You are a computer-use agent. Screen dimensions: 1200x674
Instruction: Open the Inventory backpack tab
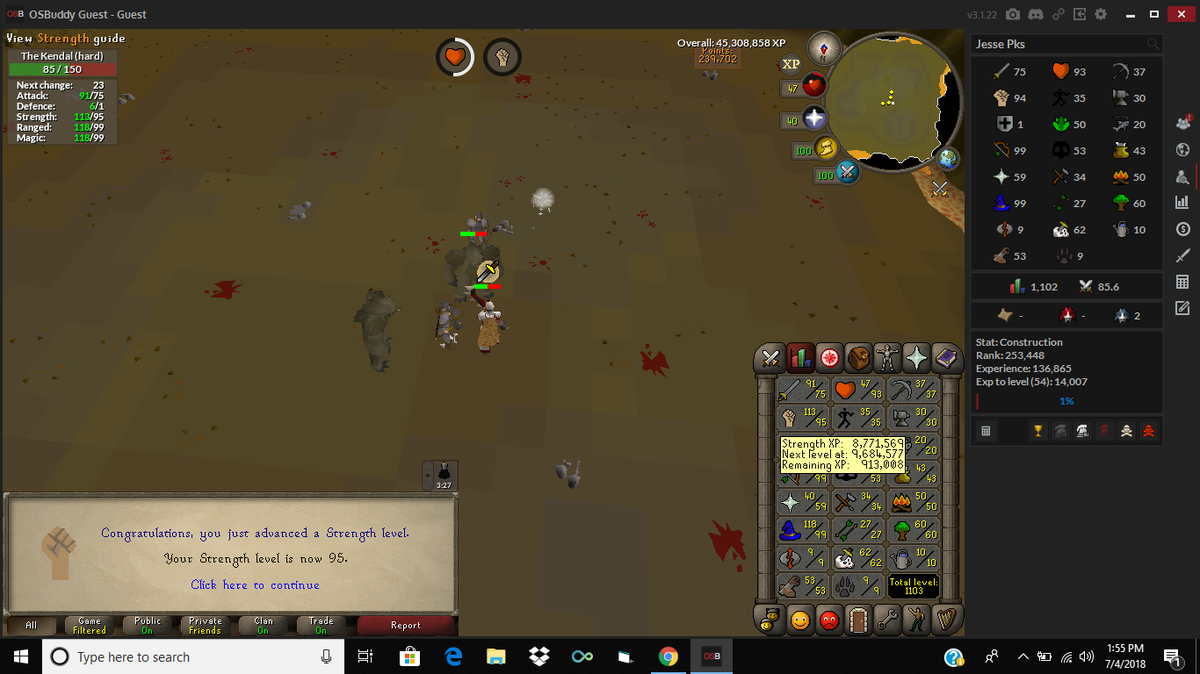858,357
